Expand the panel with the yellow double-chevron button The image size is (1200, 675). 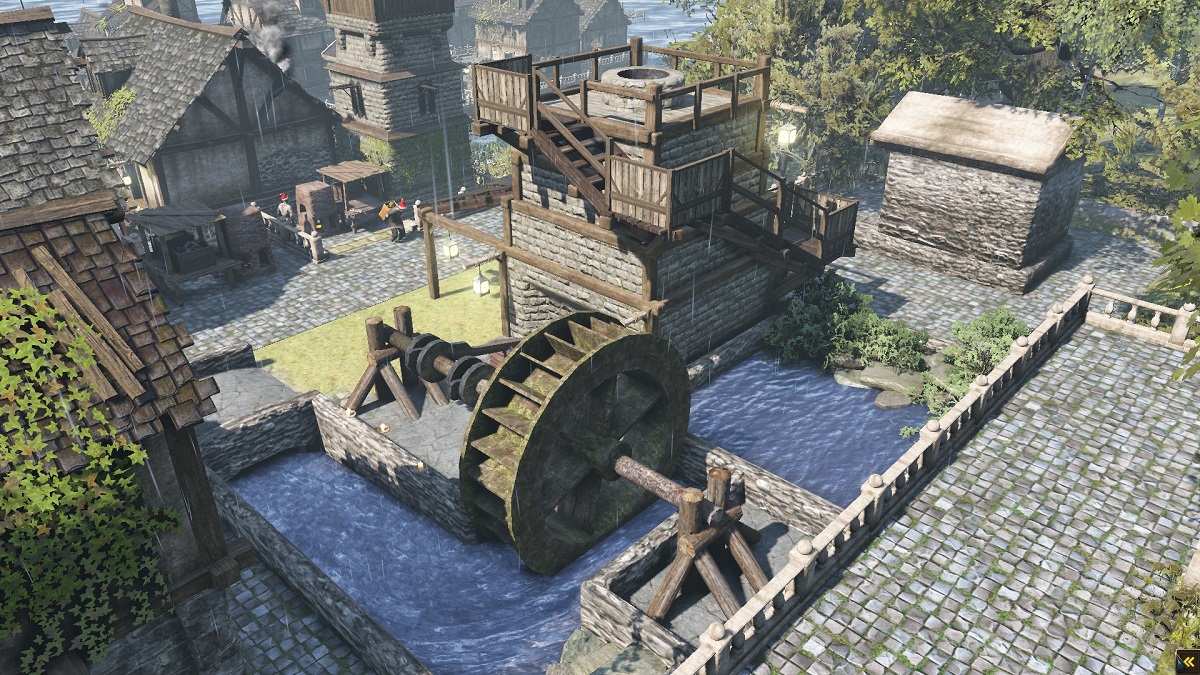tap(1187, 662)
